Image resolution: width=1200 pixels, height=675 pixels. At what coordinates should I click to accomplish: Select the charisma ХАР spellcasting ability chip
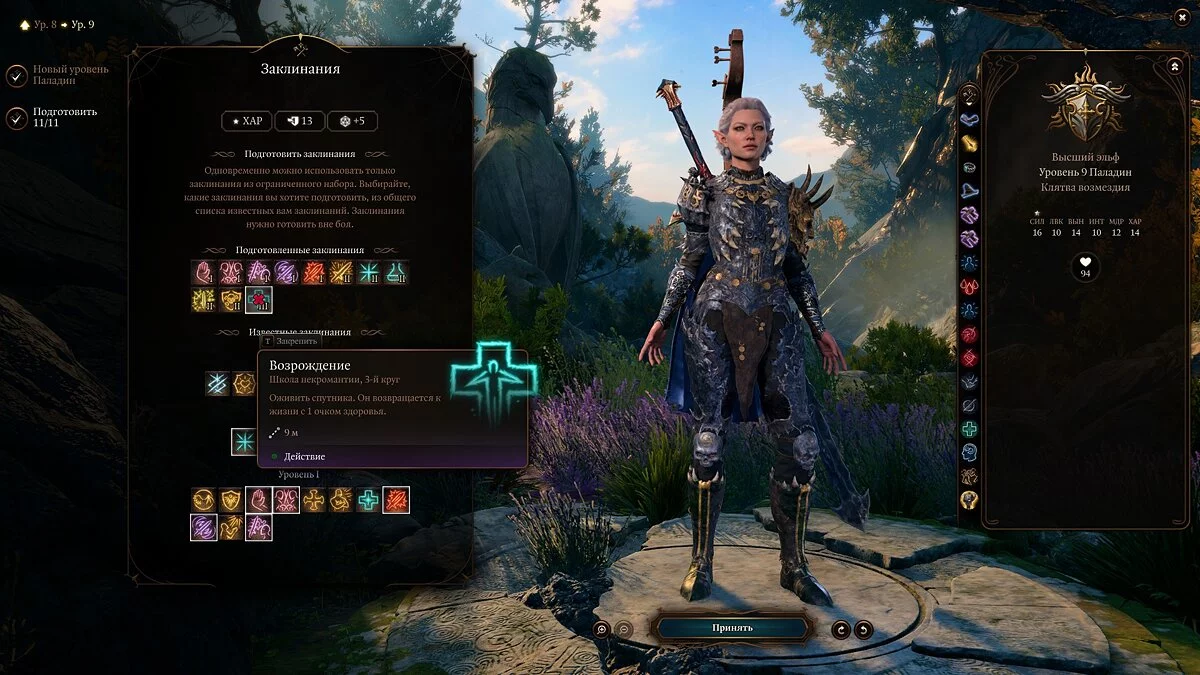pos(245,121)
